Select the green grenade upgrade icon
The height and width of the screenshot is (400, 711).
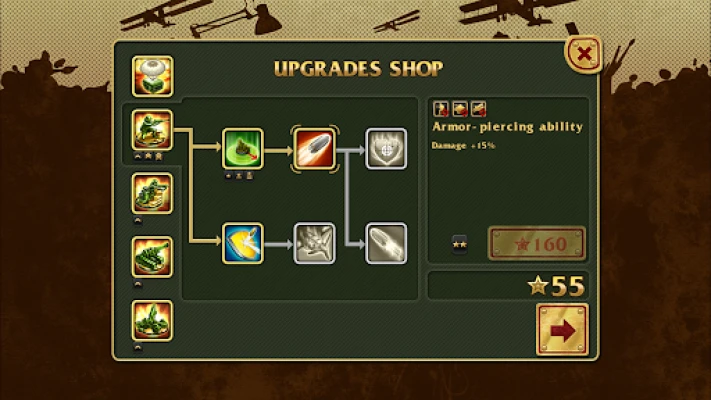pos(242,148)
